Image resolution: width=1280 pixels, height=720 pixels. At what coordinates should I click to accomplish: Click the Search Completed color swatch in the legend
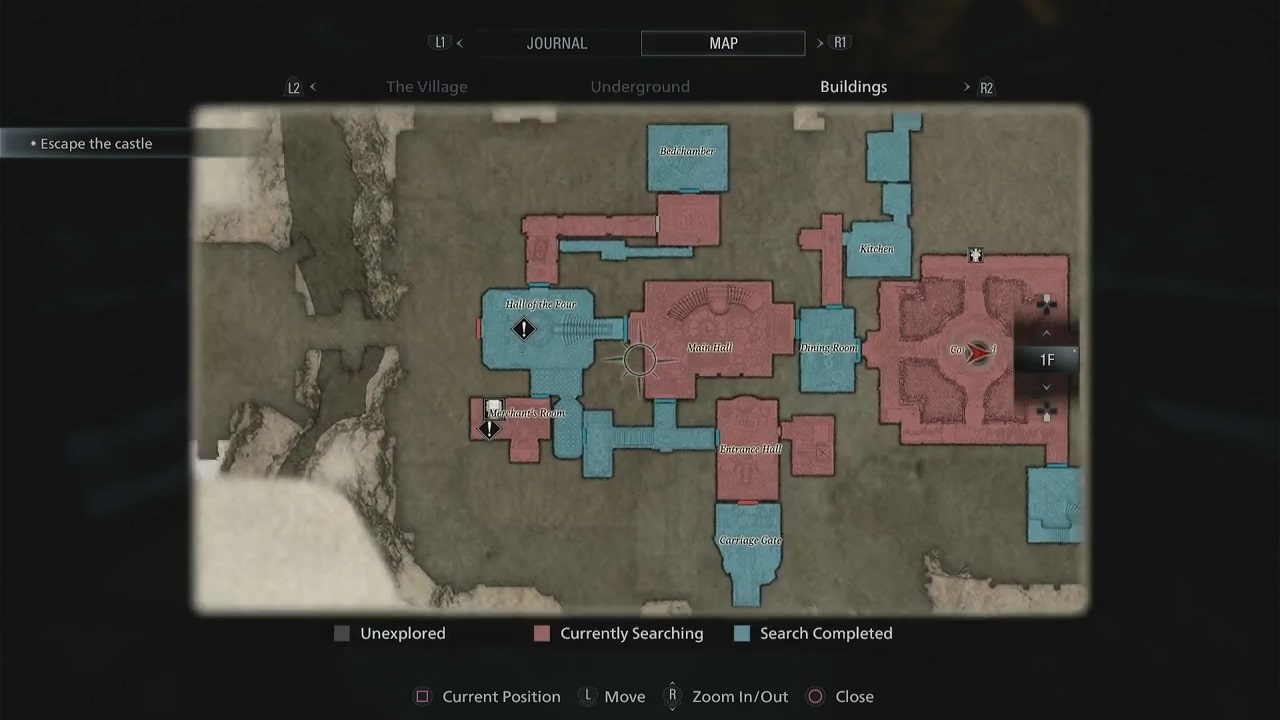coord(741,633)
